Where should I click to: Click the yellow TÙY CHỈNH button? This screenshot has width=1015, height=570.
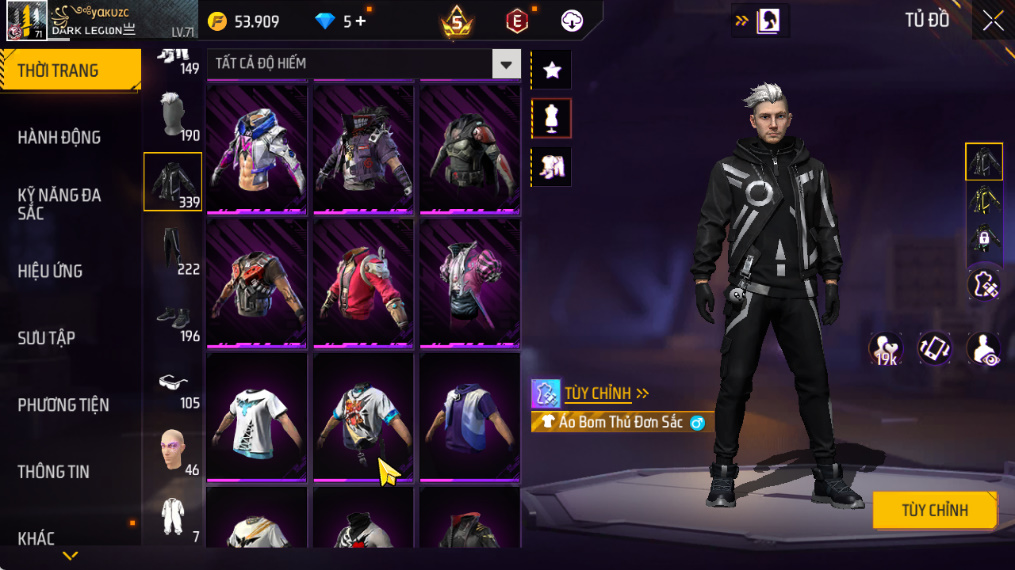pyautogui.click(x=934, y=510)
